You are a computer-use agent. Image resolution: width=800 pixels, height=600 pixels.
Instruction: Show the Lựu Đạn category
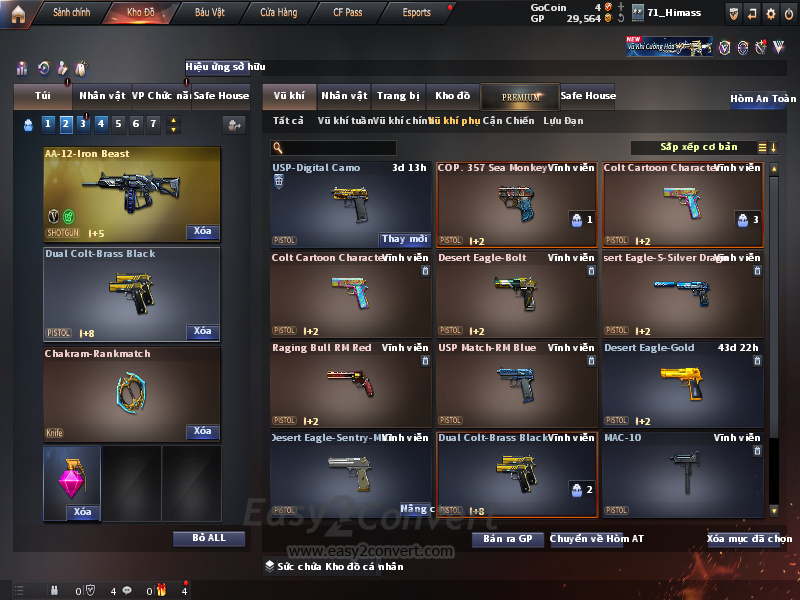563,121
